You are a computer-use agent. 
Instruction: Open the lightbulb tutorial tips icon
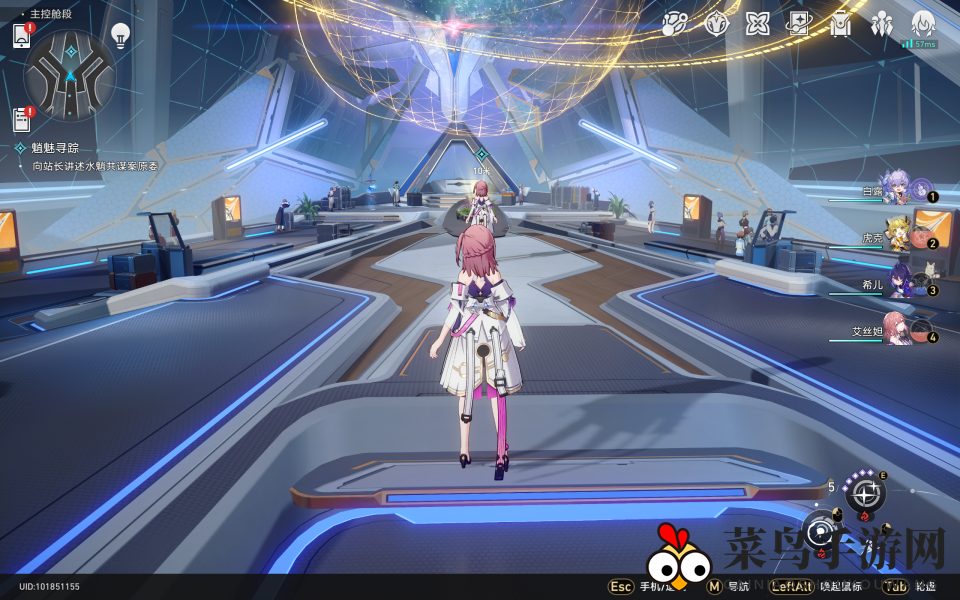coord(121,36)
